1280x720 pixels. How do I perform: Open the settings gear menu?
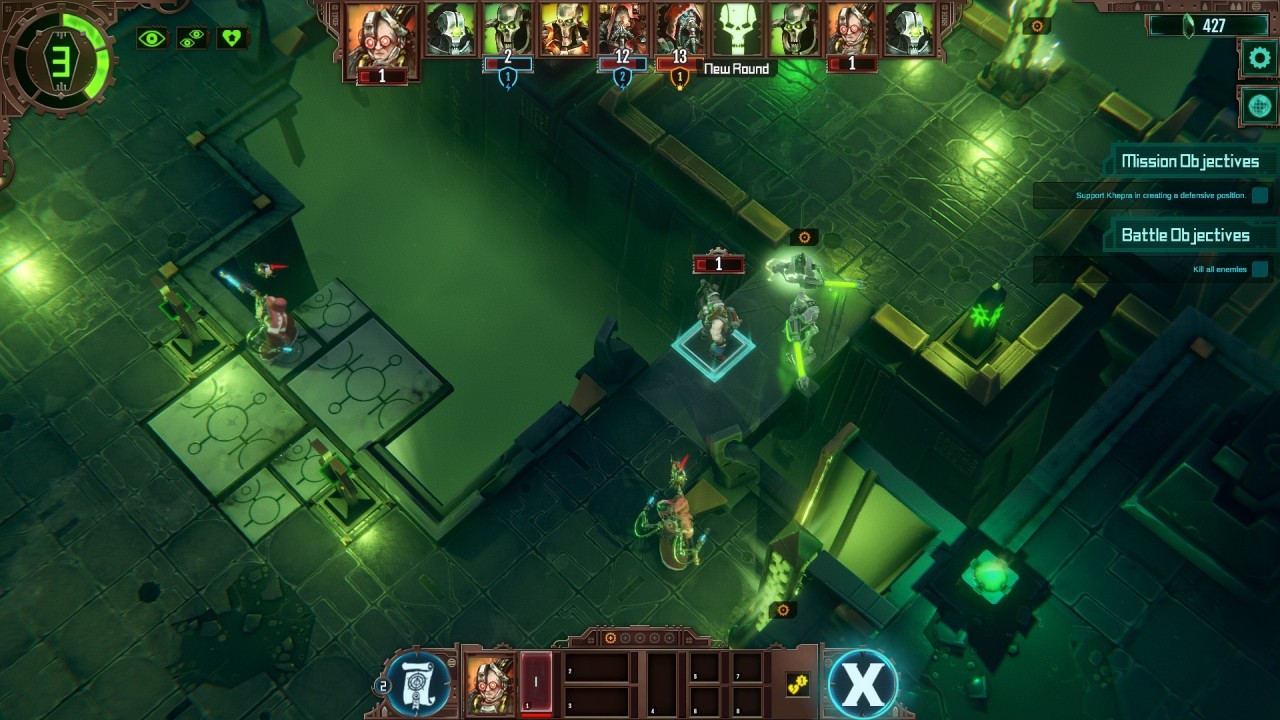click(x=1259, y=58)
